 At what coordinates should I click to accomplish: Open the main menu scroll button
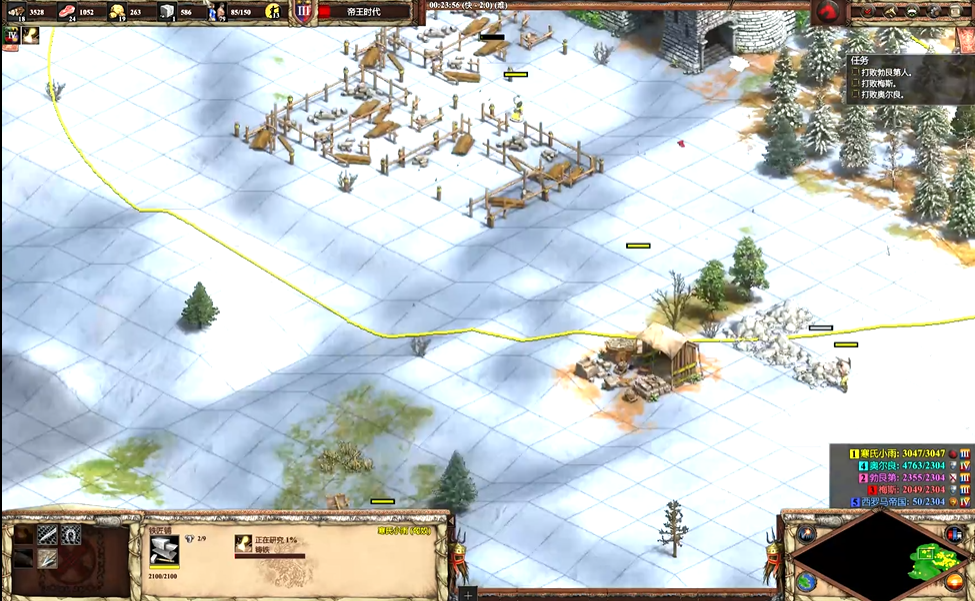(x=958, y=12)
